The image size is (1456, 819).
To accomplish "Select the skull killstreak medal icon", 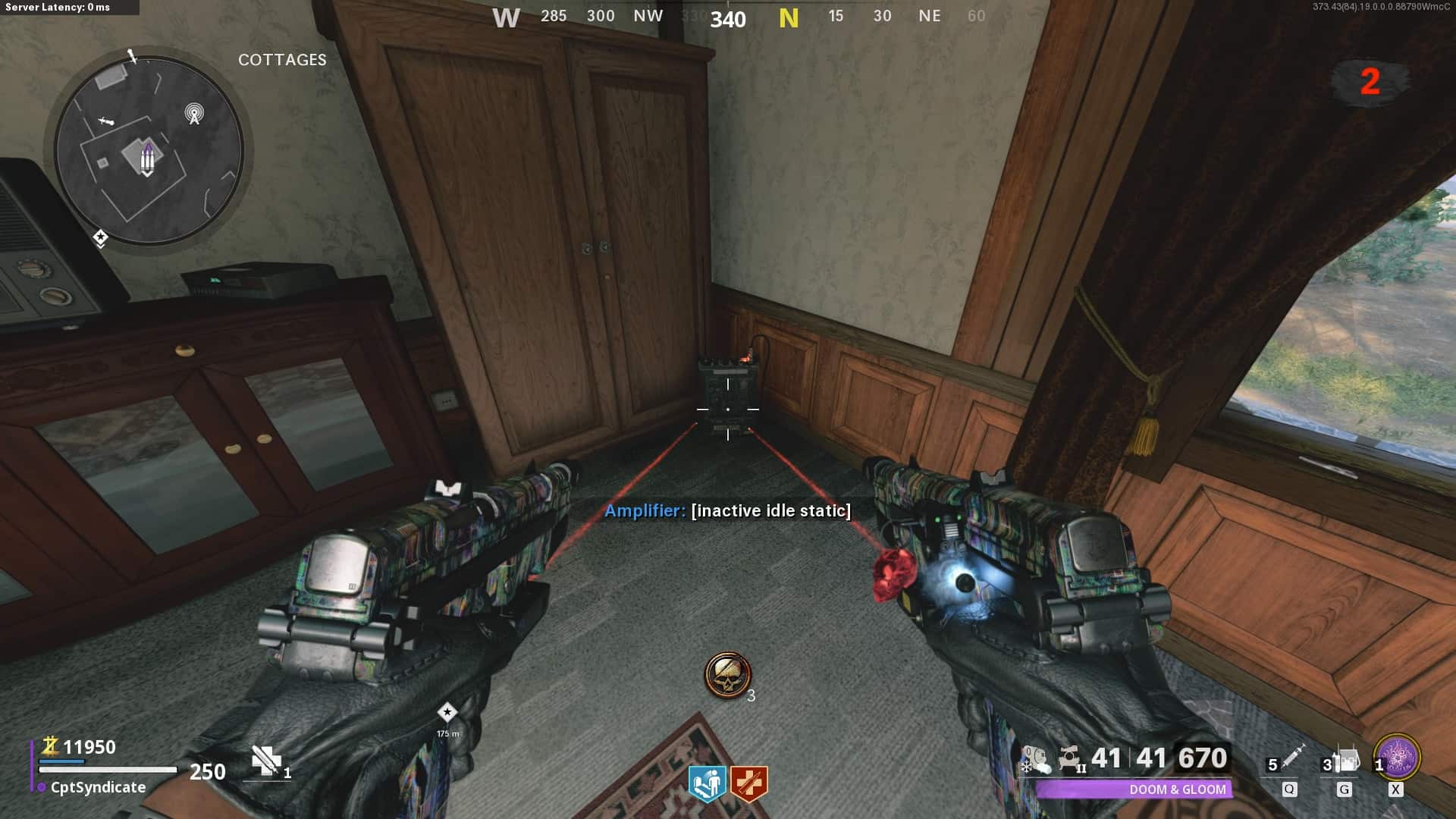I will pyautogui.click(x=727, y=675).
